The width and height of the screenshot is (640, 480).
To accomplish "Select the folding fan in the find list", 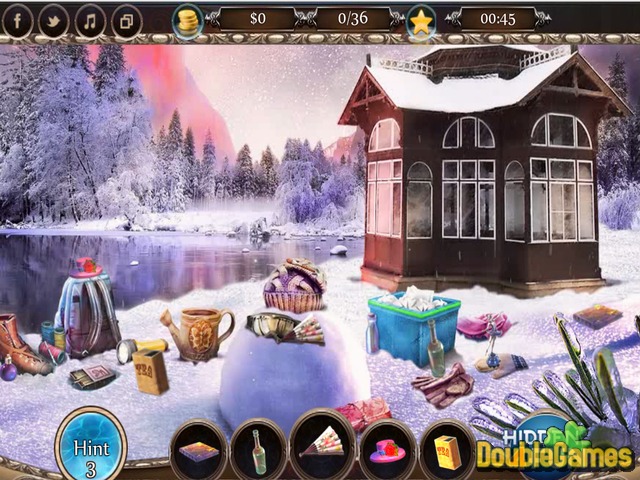I will tap(322, 449).
